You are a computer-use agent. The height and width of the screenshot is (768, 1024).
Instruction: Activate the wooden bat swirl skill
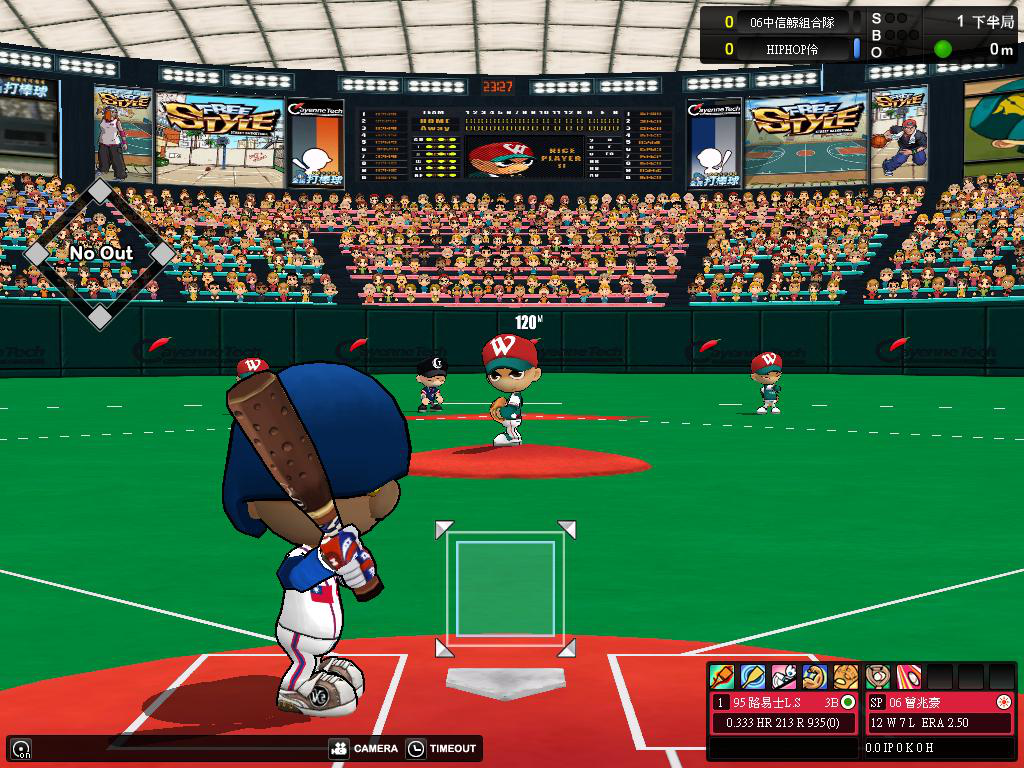click(753, 677)
